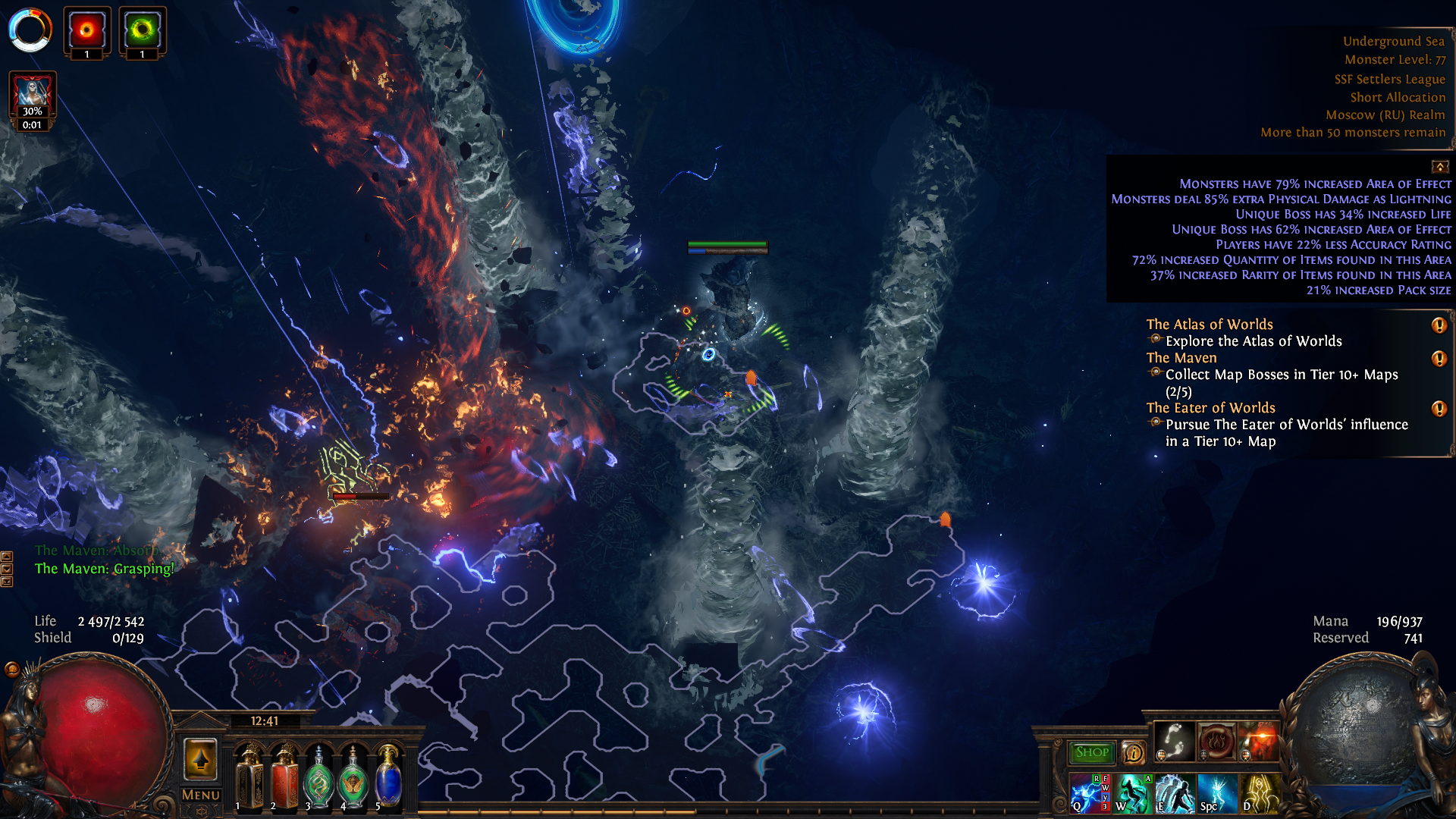Select the white footprints skill slot
1456x819 pixels.
1175,741
